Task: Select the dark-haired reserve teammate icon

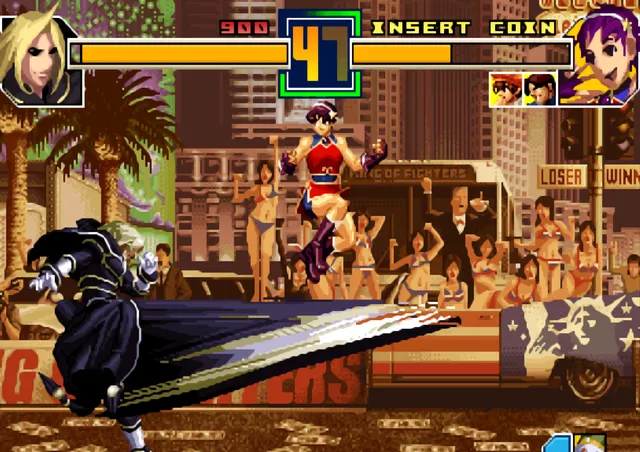Action: [540, 89]
